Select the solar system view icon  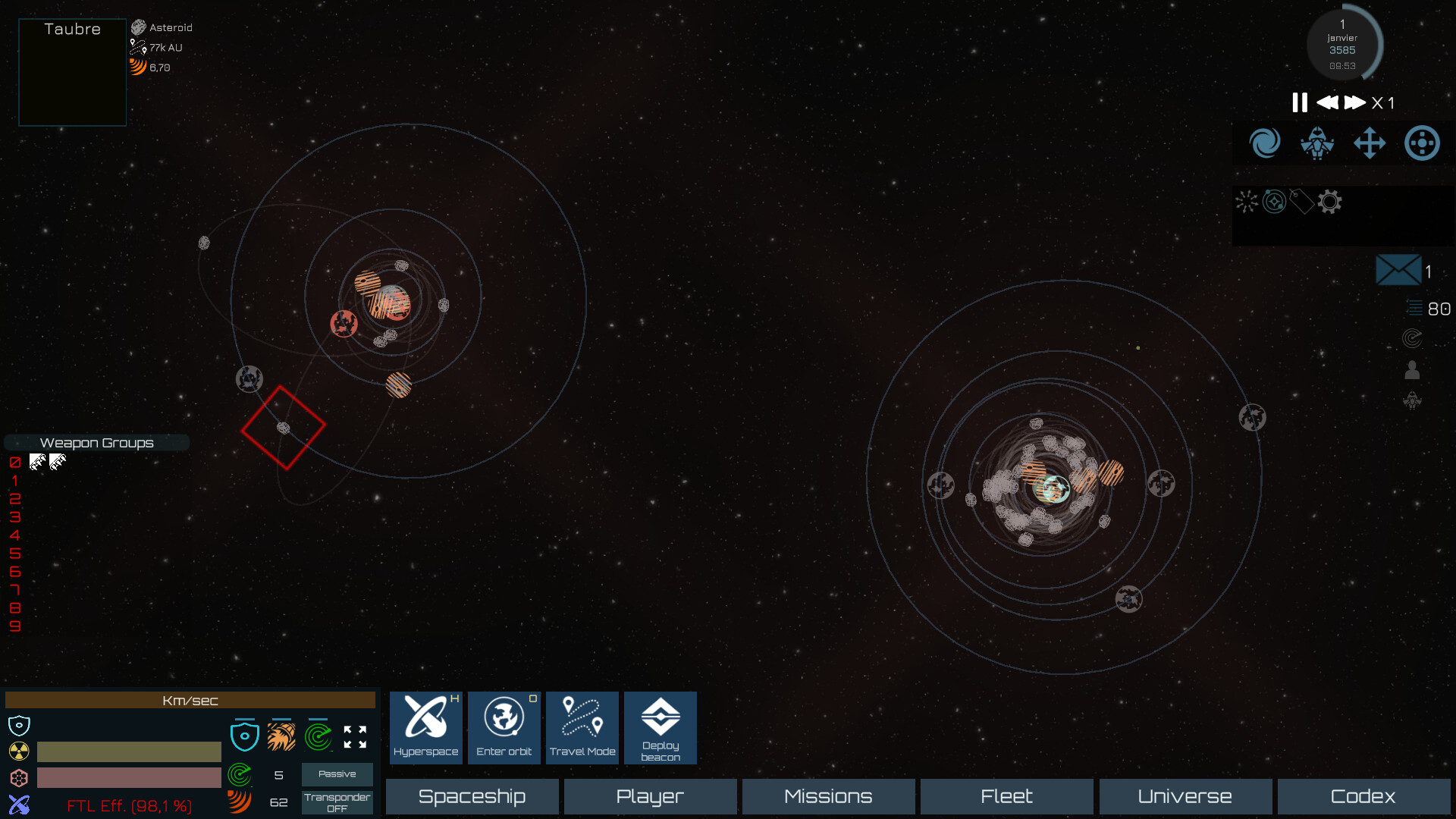tap(1273, 202)
